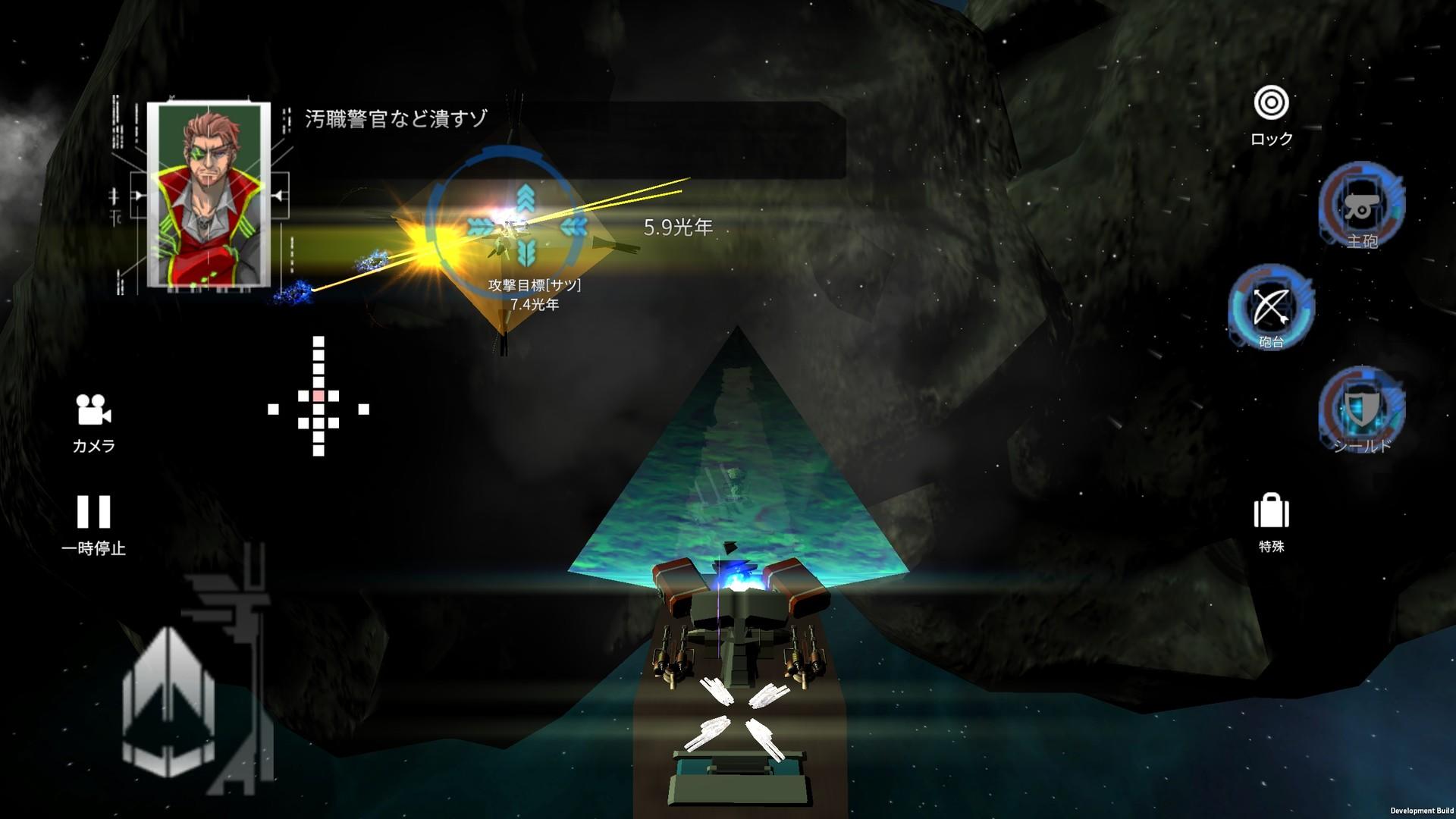
Task: Open the 特殊 special equipment briefcase icon
Action: (x=1271, y=514)
